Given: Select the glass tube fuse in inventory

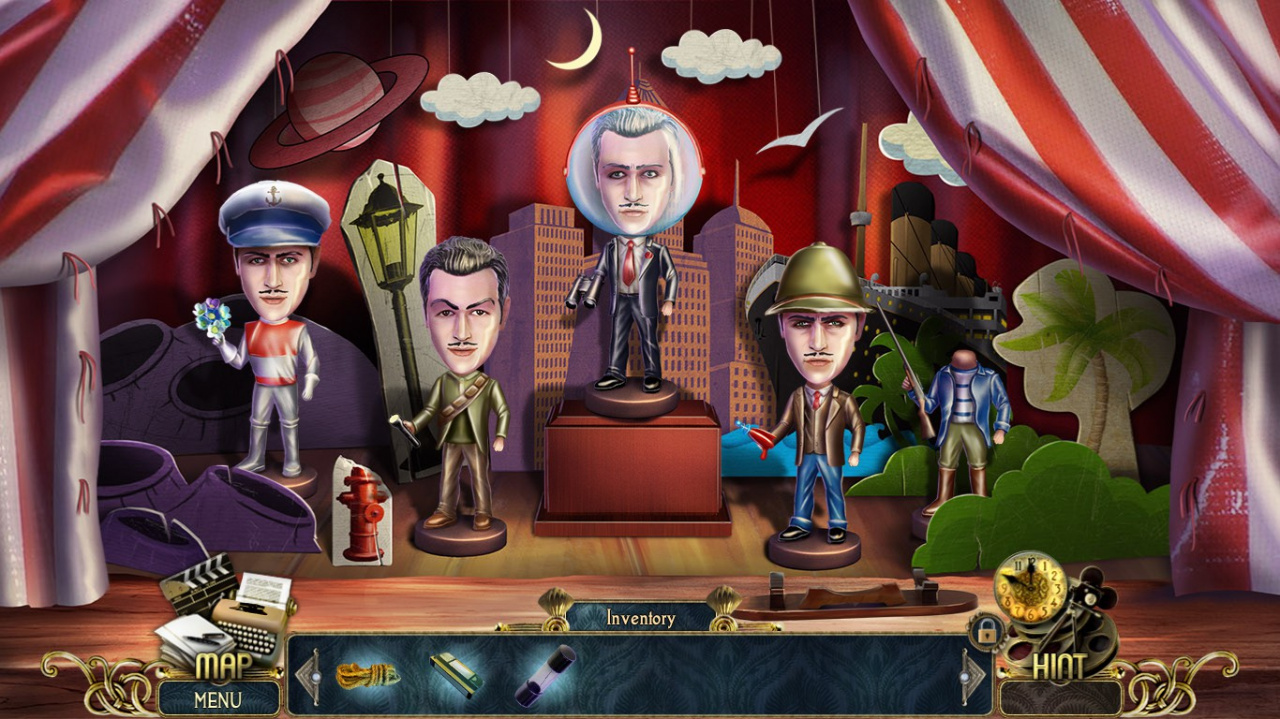Looking at the screenshot, I should (545, 675).
